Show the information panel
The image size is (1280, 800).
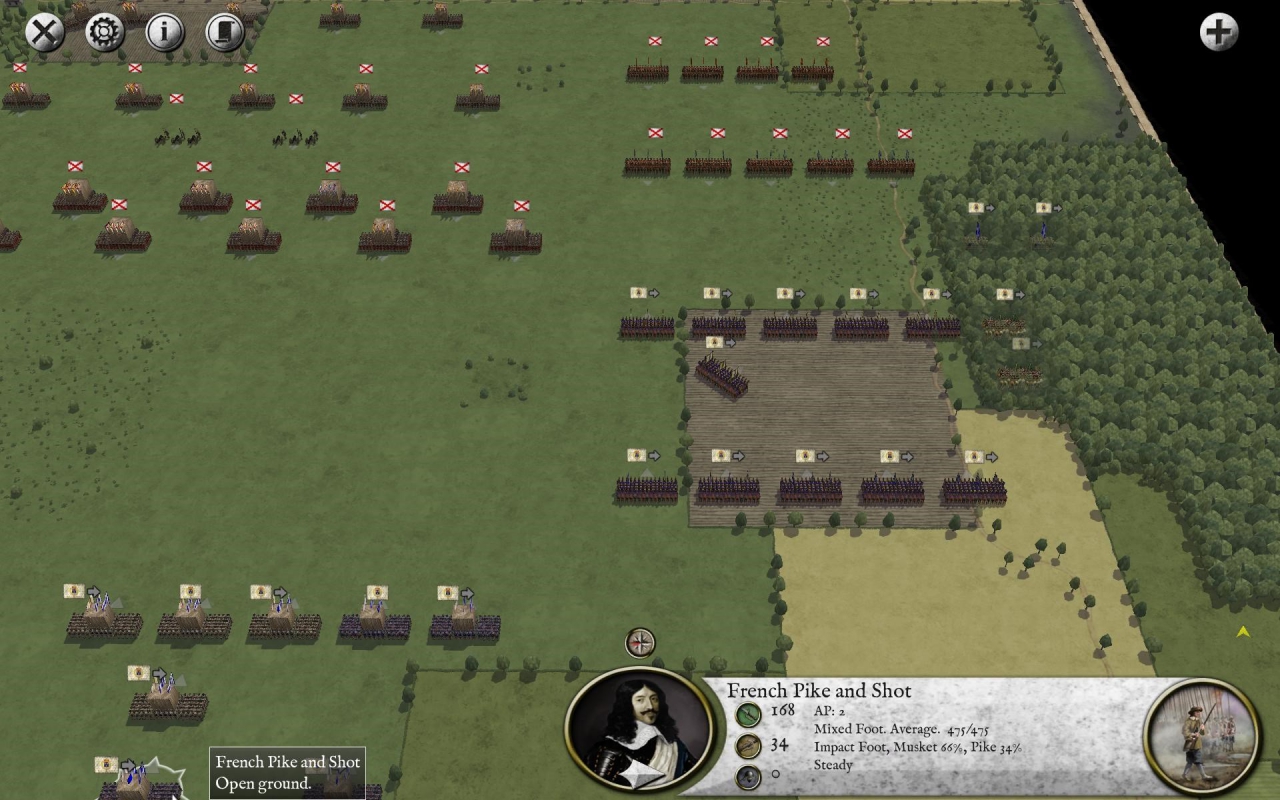(x=165, y=32)
